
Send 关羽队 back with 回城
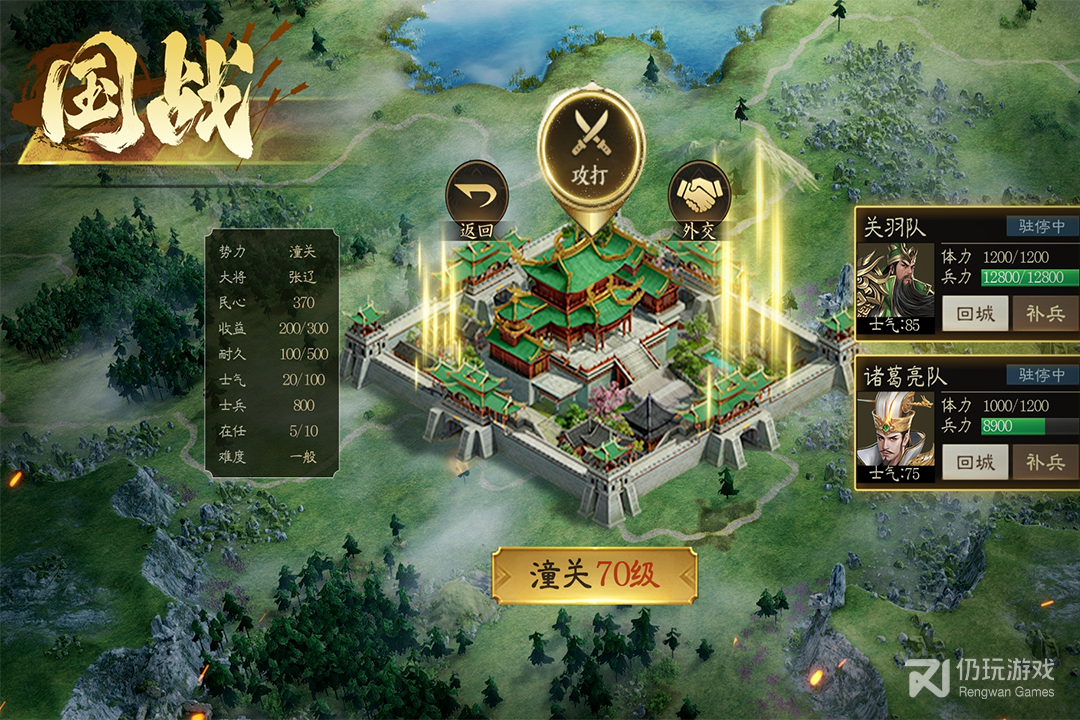click(x=975, y=314)
